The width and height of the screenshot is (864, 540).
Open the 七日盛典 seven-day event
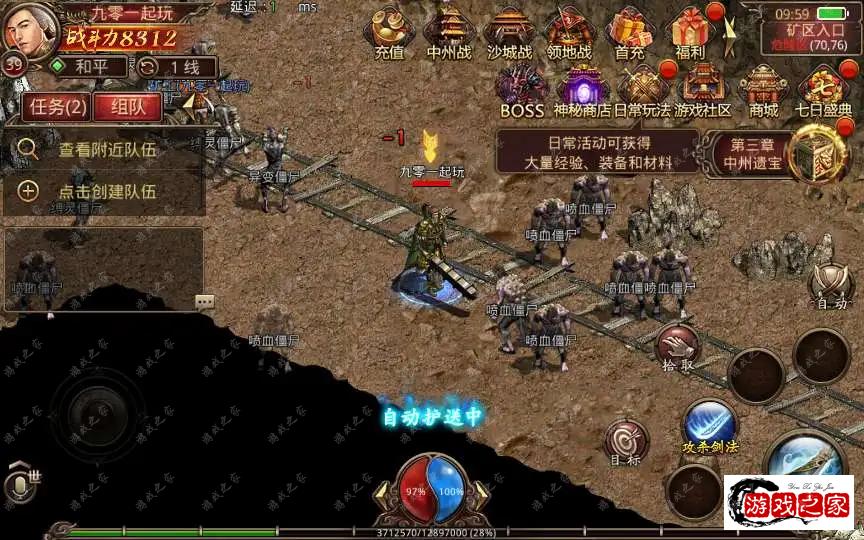click(823, 91)
